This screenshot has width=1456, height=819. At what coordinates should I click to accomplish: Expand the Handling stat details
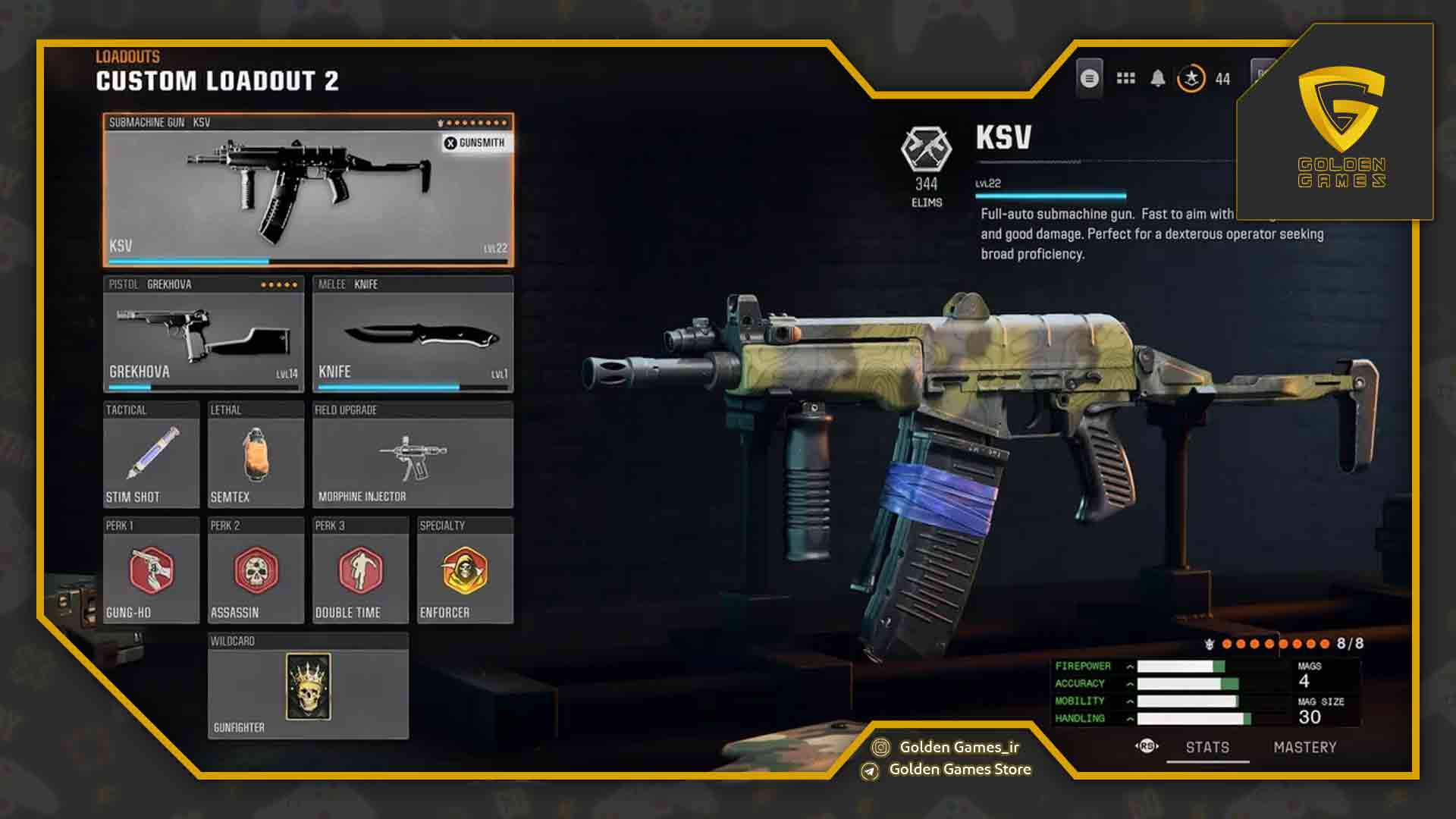pyautogui.click(x=1131, y=717)
